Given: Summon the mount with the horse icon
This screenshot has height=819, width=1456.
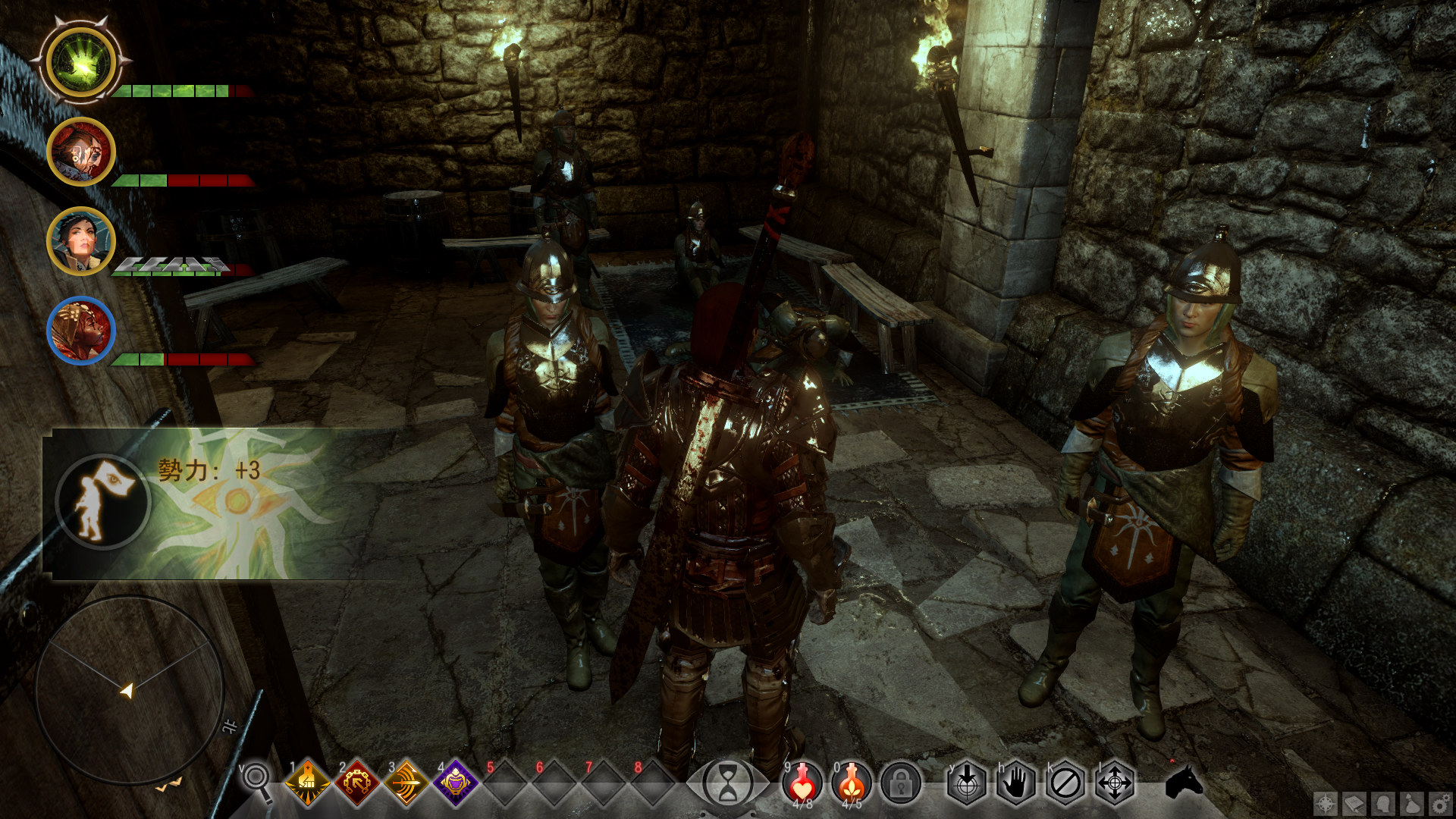Looking at the screenshot, I should click(x=1184, y=781).
